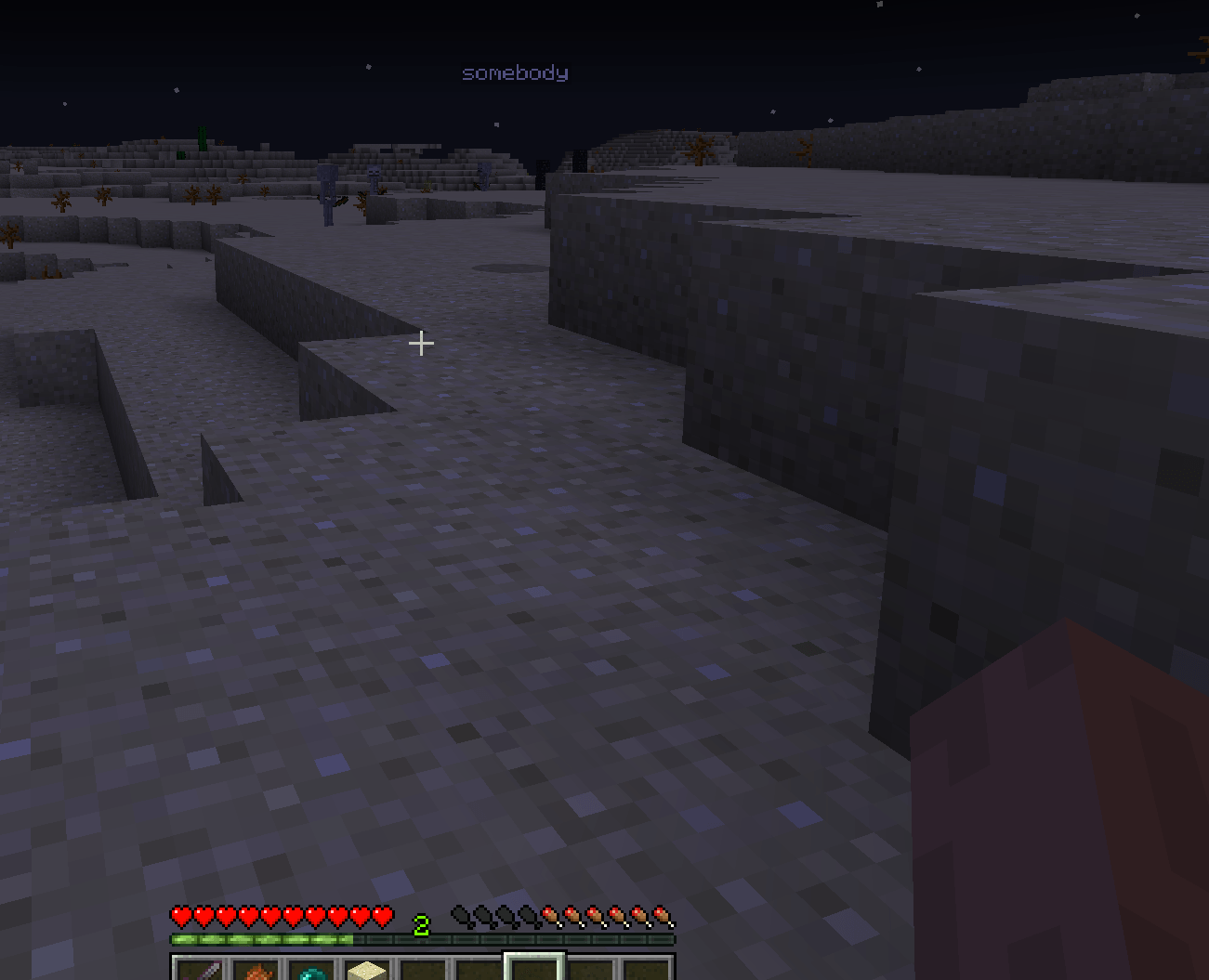
Task: Select the sword in hotbar slot one
Action: 200,971
